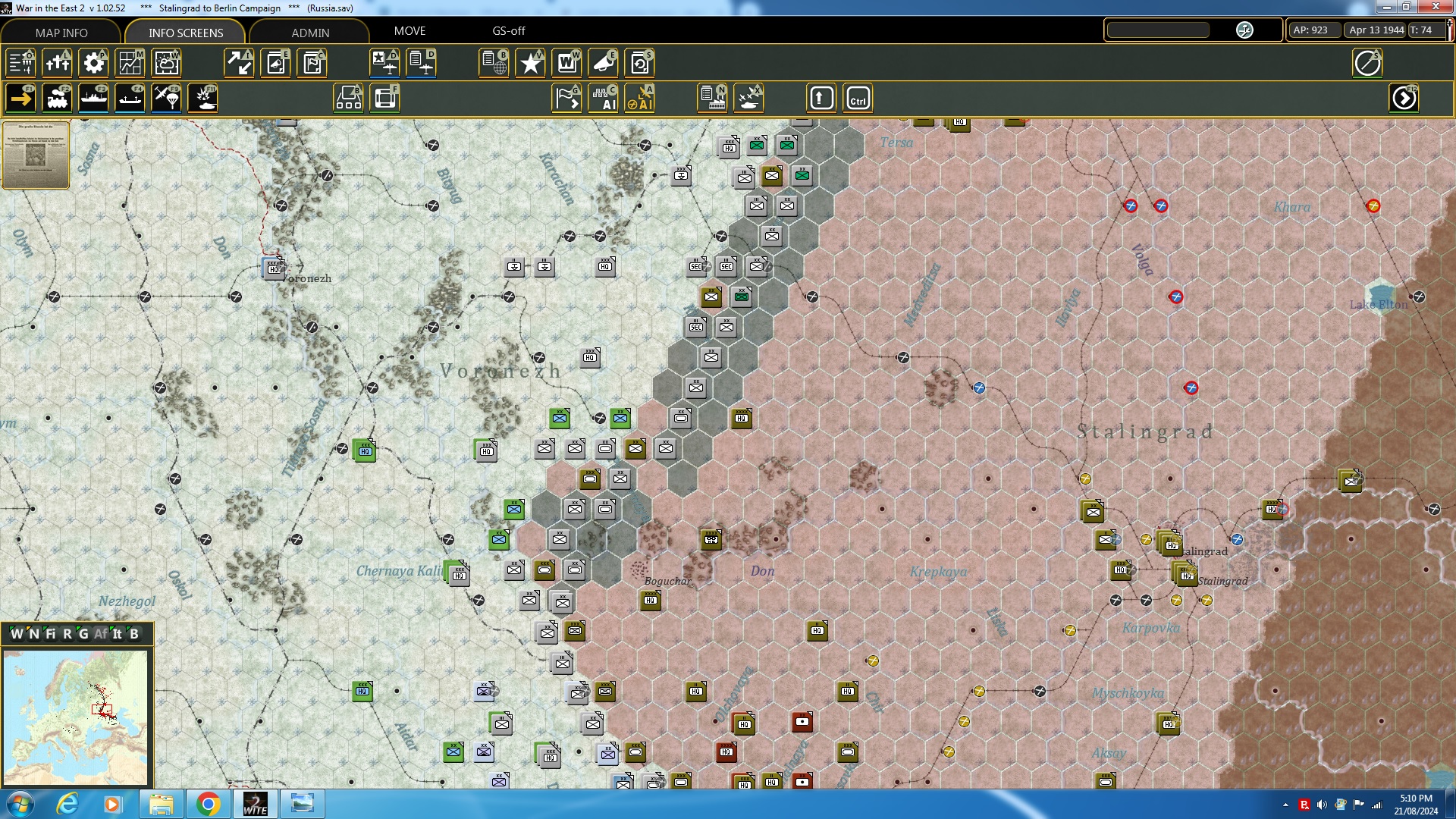Open the Witepedia reference screen

click(566, 63)
